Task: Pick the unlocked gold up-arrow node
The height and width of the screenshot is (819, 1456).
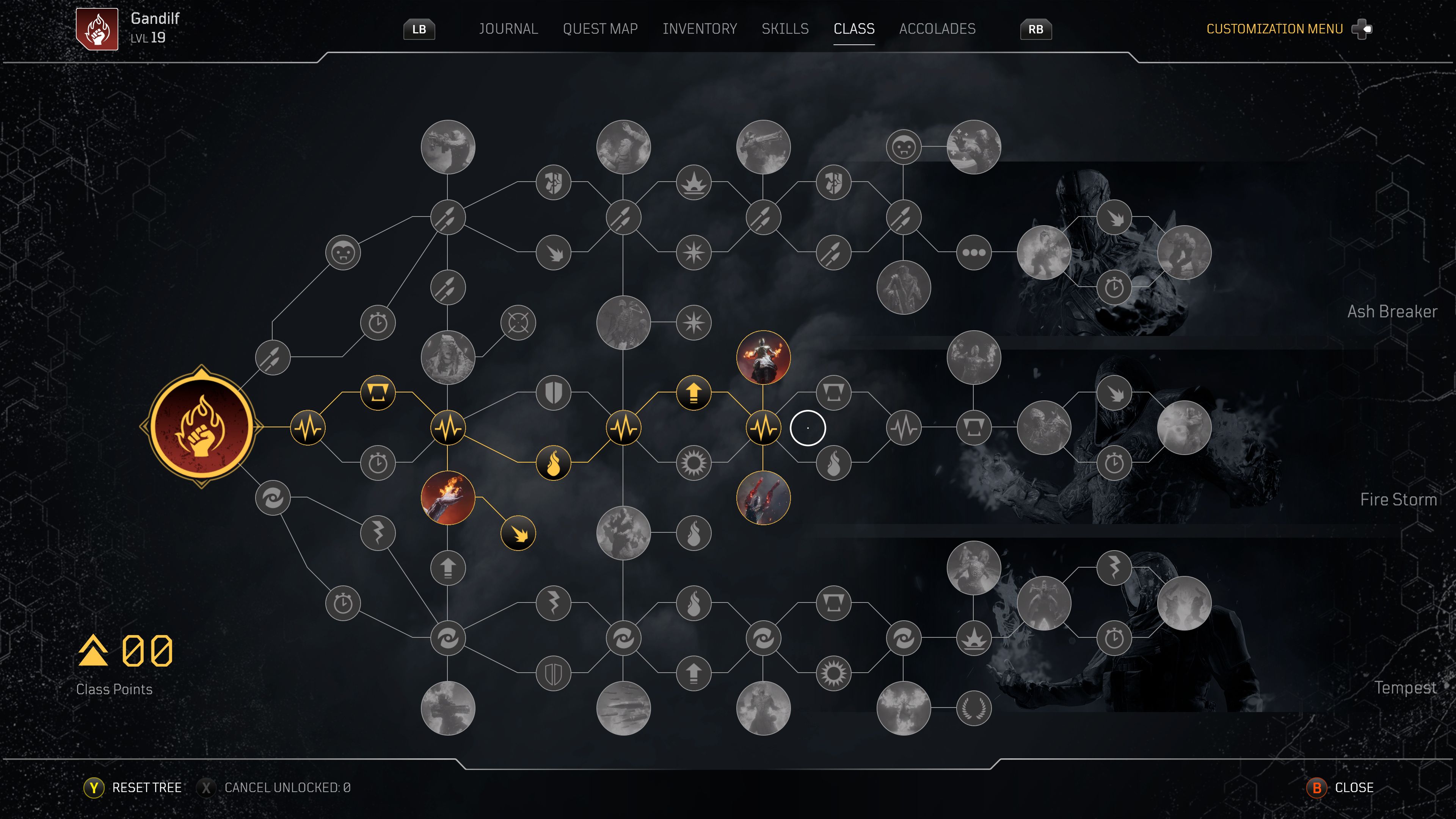Action: click(x=693, y=392)
